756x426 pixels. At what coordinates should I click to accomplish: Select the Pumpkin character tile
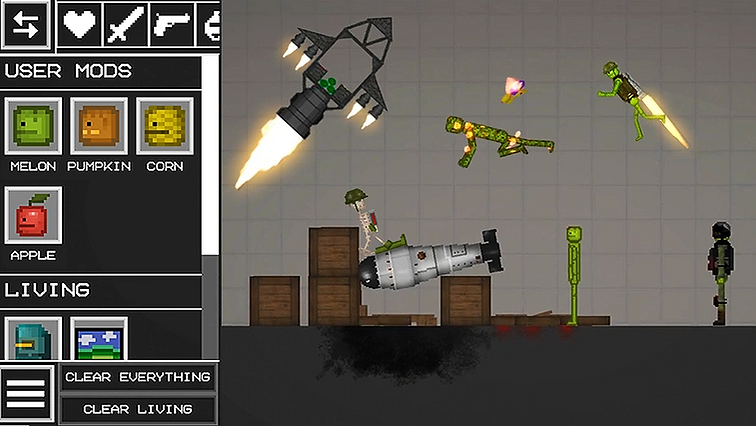click(98, 127)
